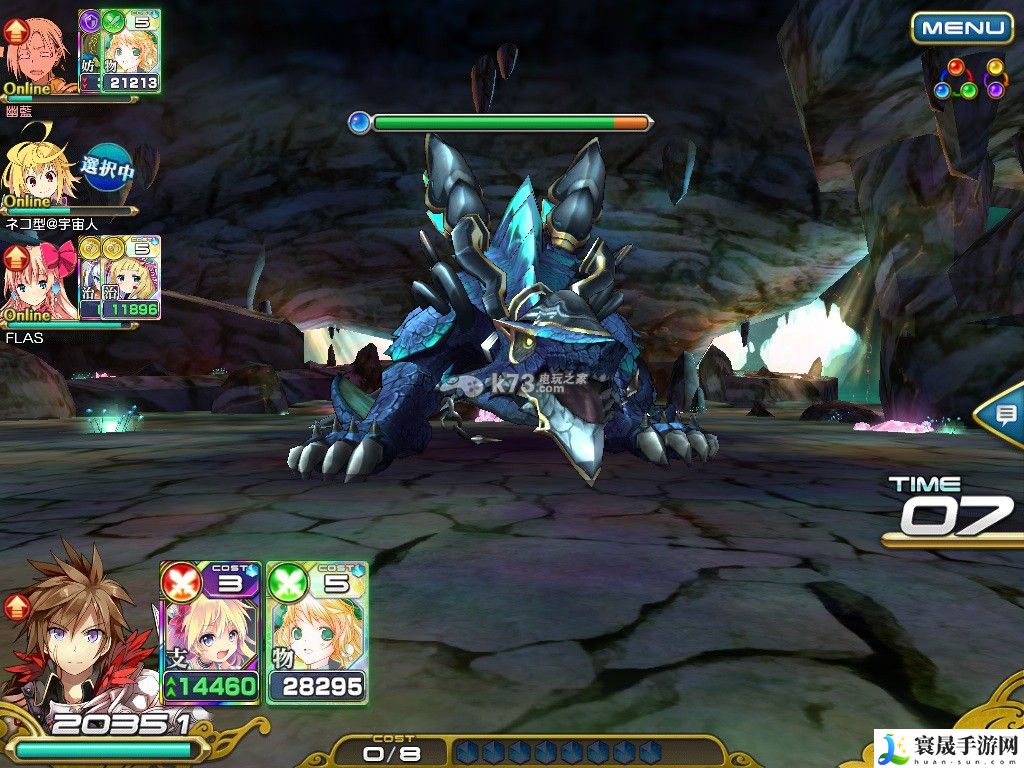Open the chat speech-bubble side tab
The width and height of the screenshot is (1024, 768).
click(x=1003, y=414)
